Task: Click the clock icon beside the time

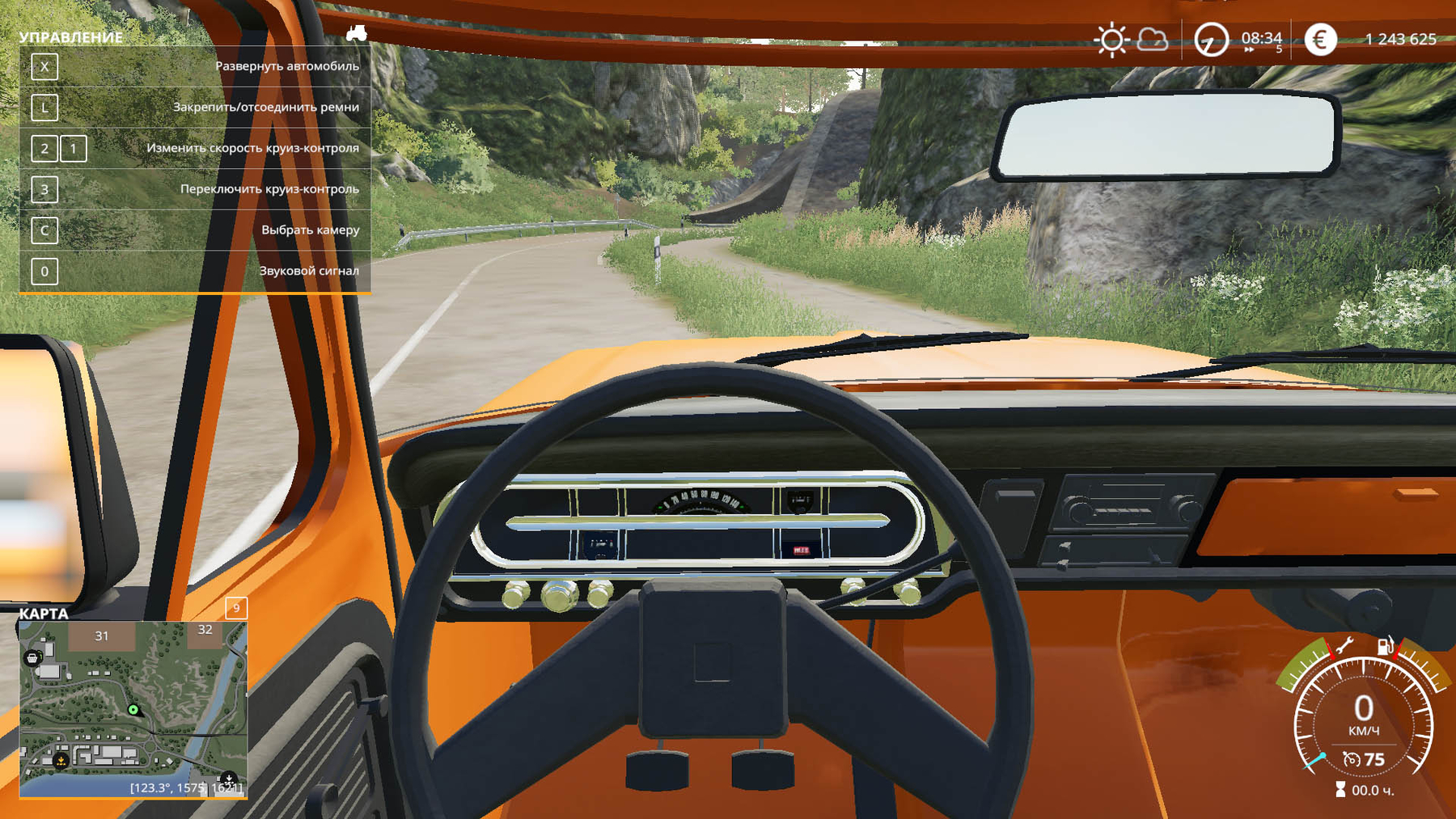Action: [x=1211, y=40]
